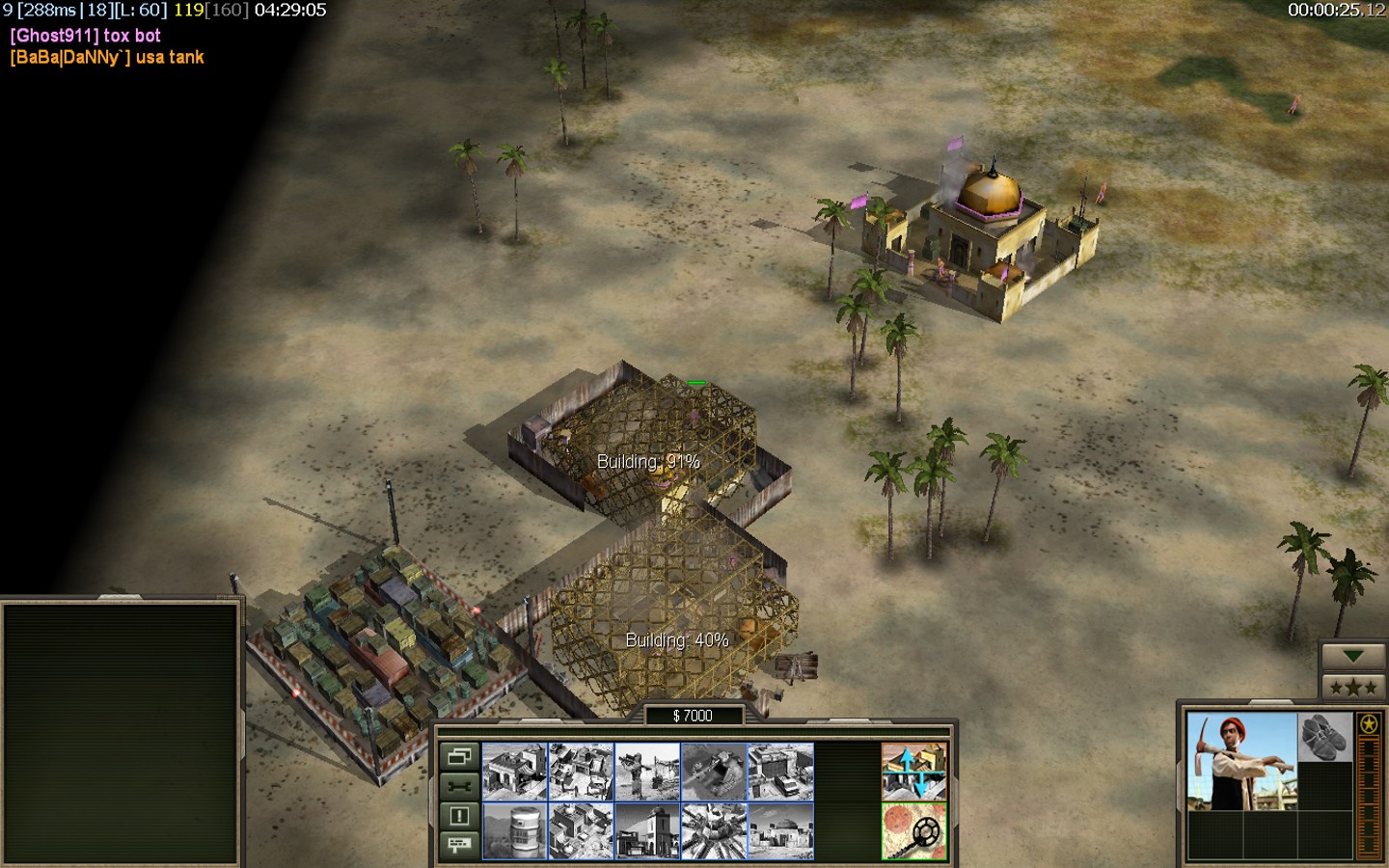Choose the second build icon in top row

pos(581,772)
